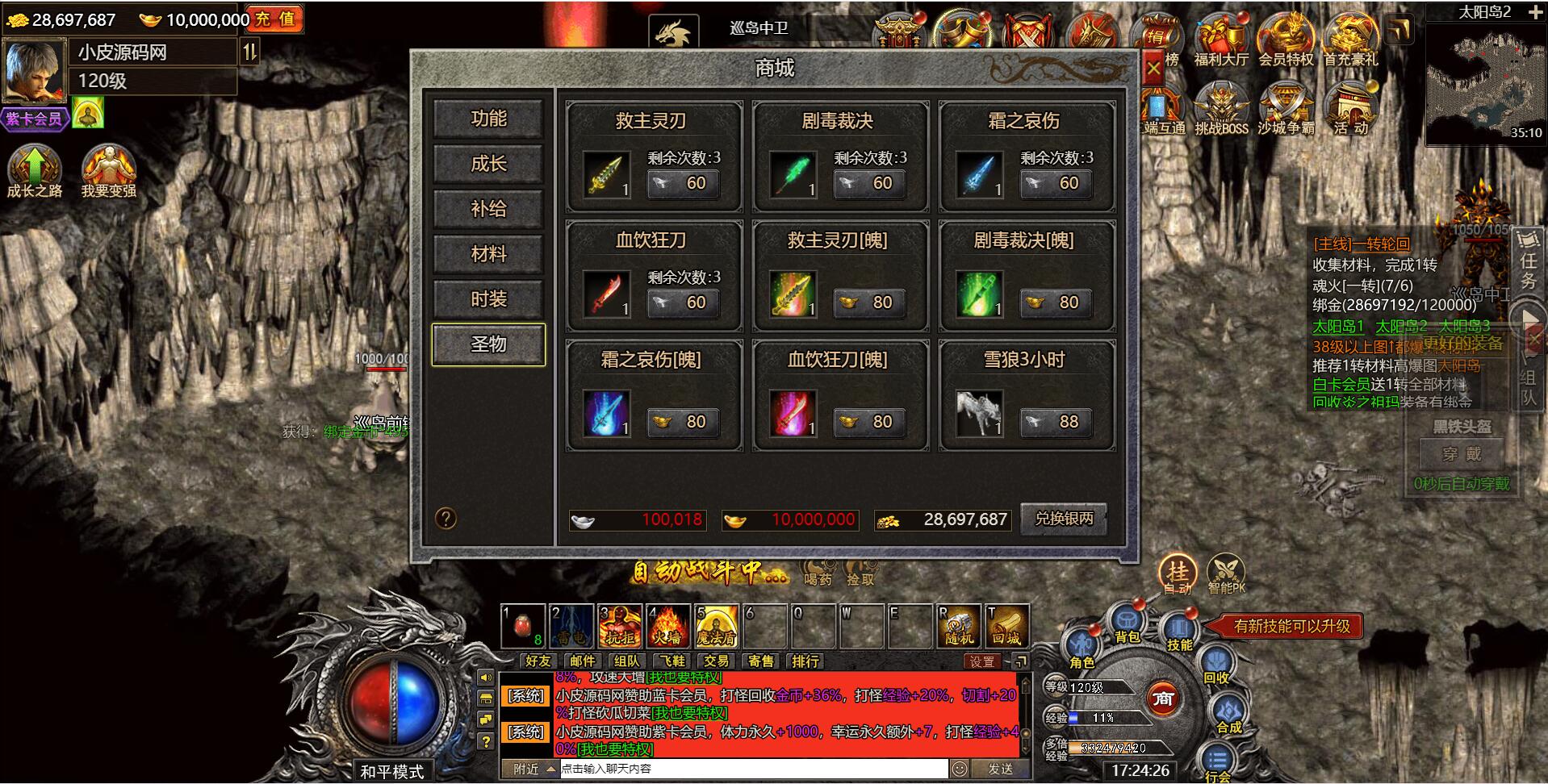This screenshot has width=1548, height=784.
Task: Select the 补给 category tab
Action: [x=488, y=210]
